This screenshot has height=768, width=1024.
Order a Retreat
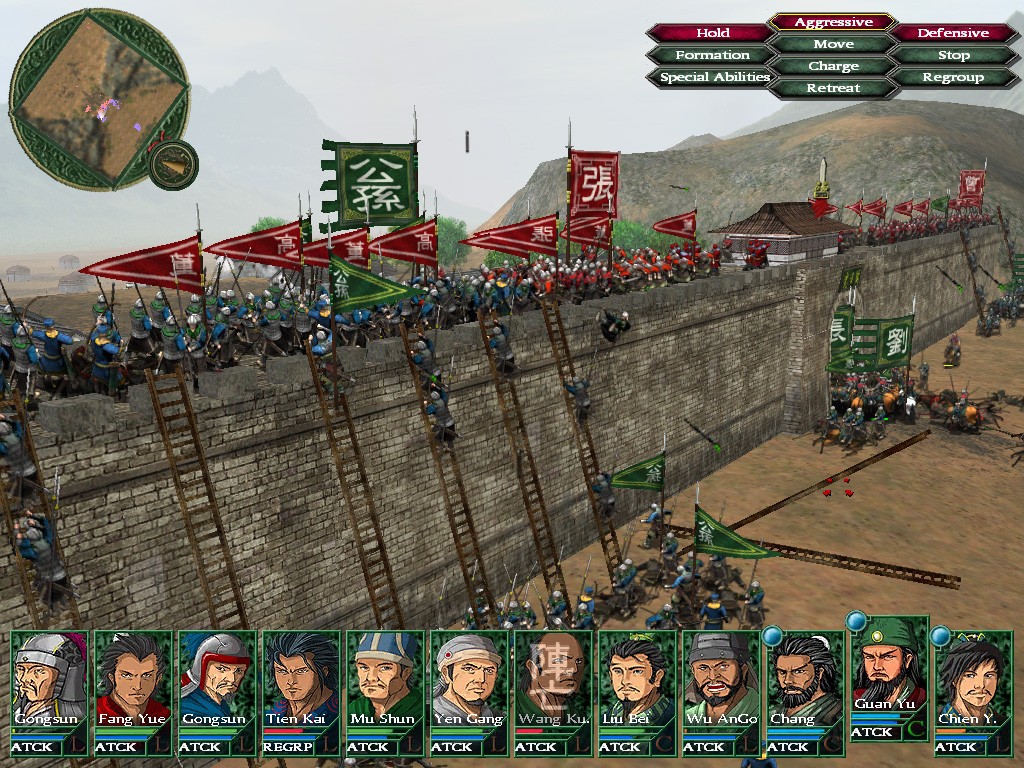(833, 88)
